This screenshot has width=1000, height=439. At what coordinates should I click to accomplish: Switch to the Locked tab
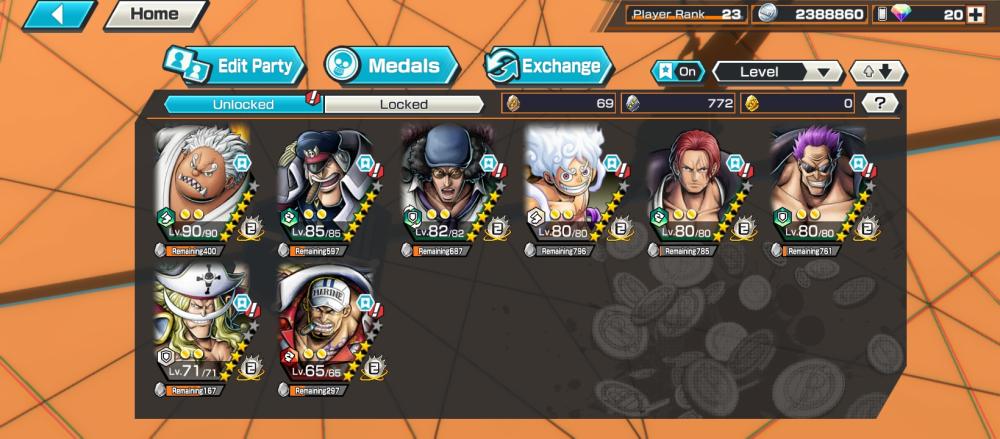coord(404,103)
